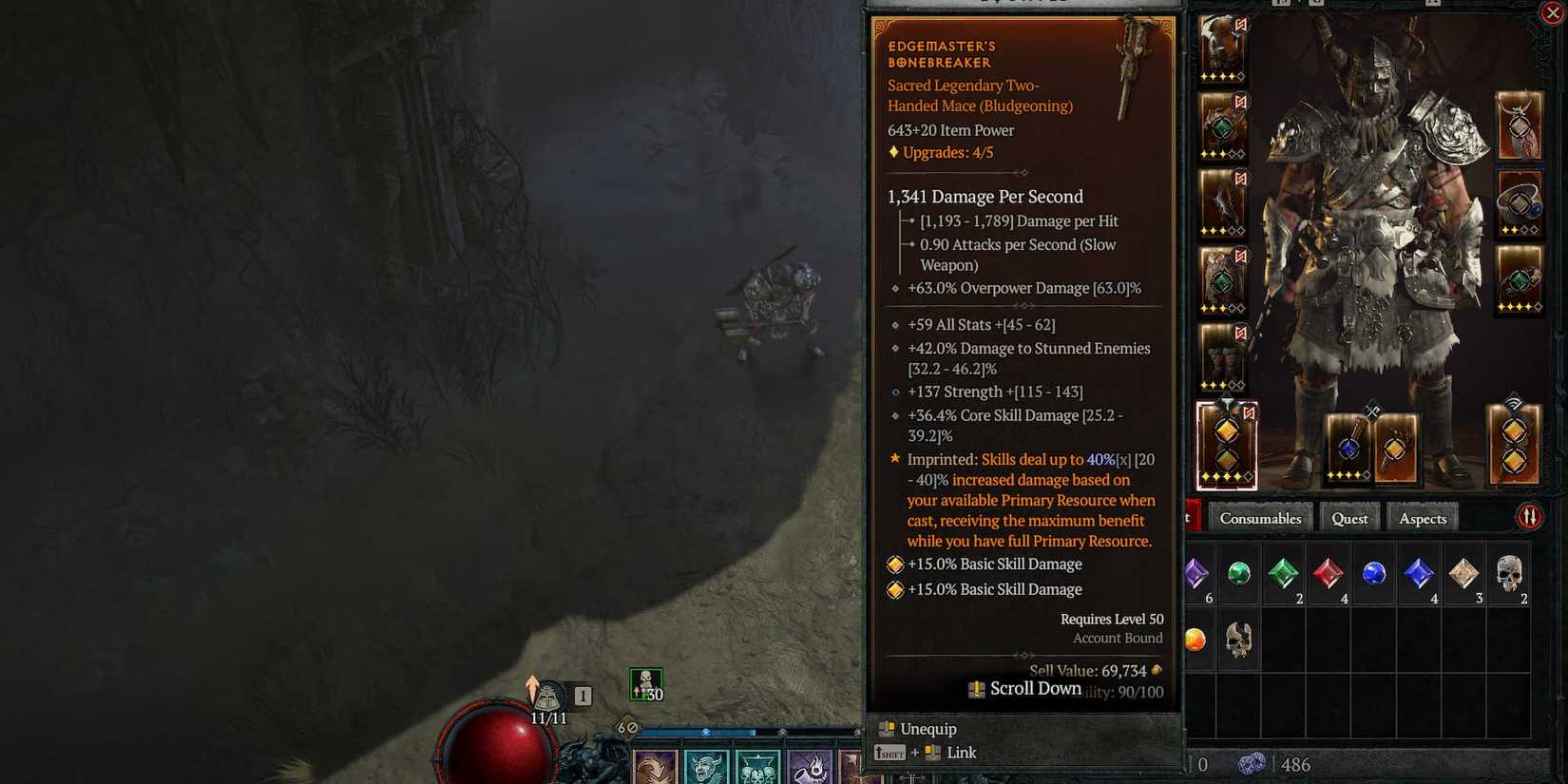Click the stack of 6 Amethysts
The image size is (1568, 784).
1198,574
